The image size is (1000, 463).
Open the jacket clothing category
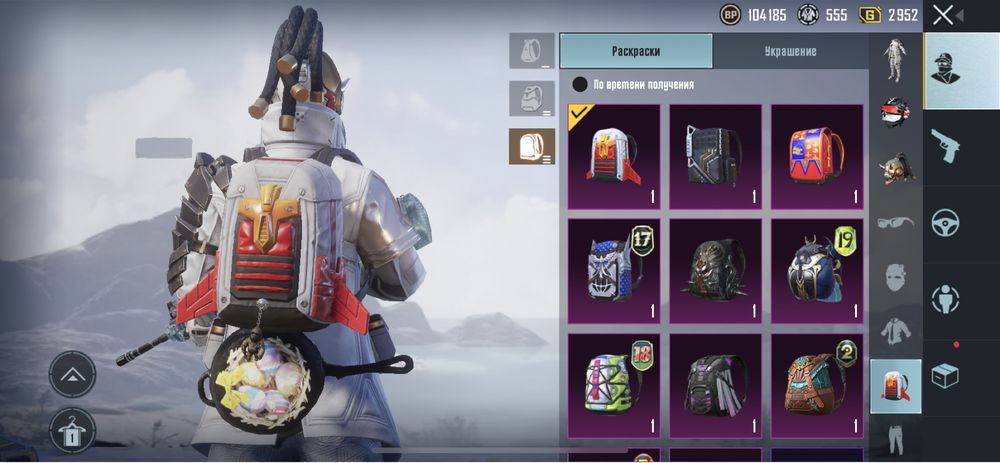pos(895,330)
